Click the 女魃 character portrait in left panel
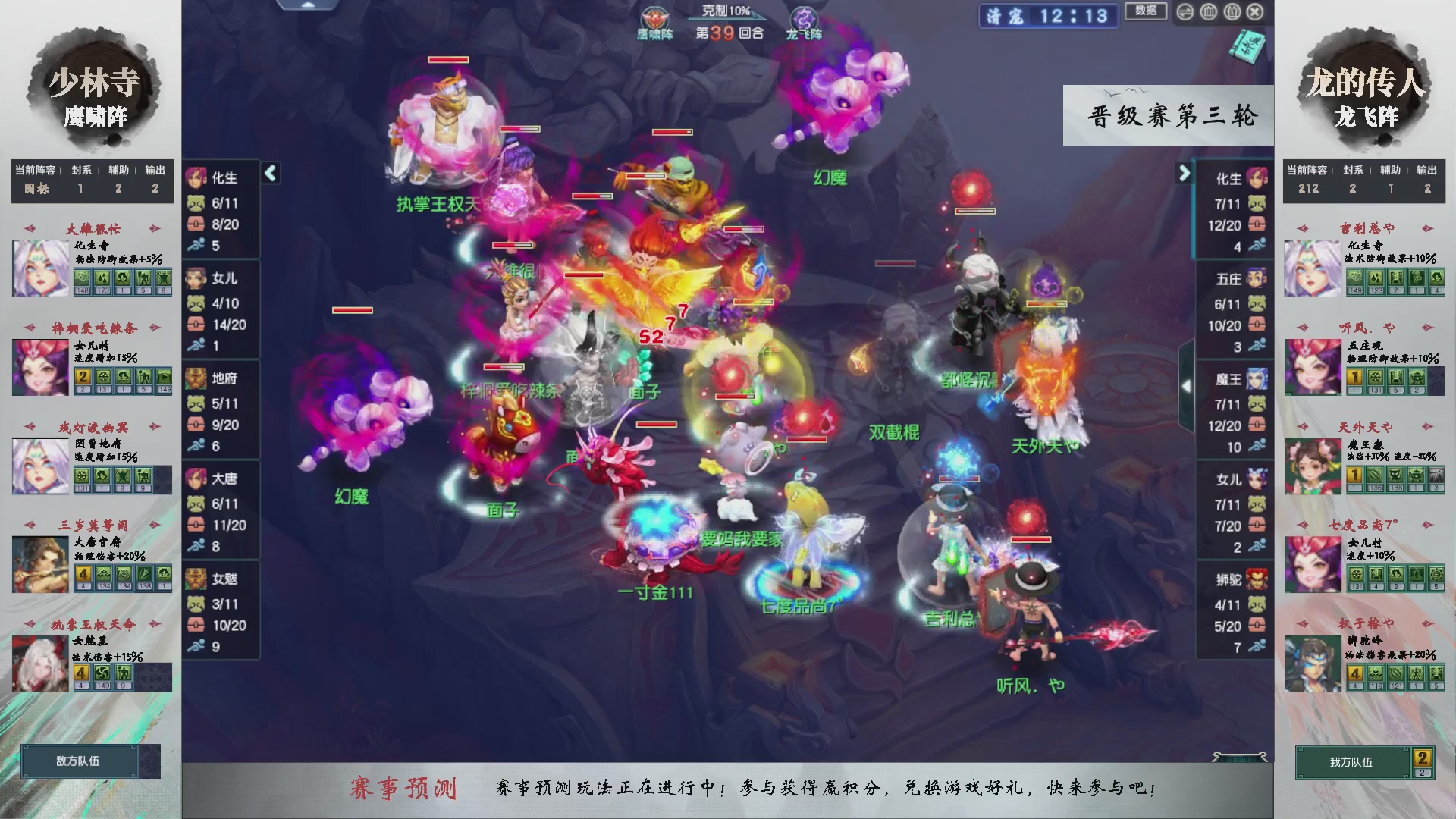 197,580
